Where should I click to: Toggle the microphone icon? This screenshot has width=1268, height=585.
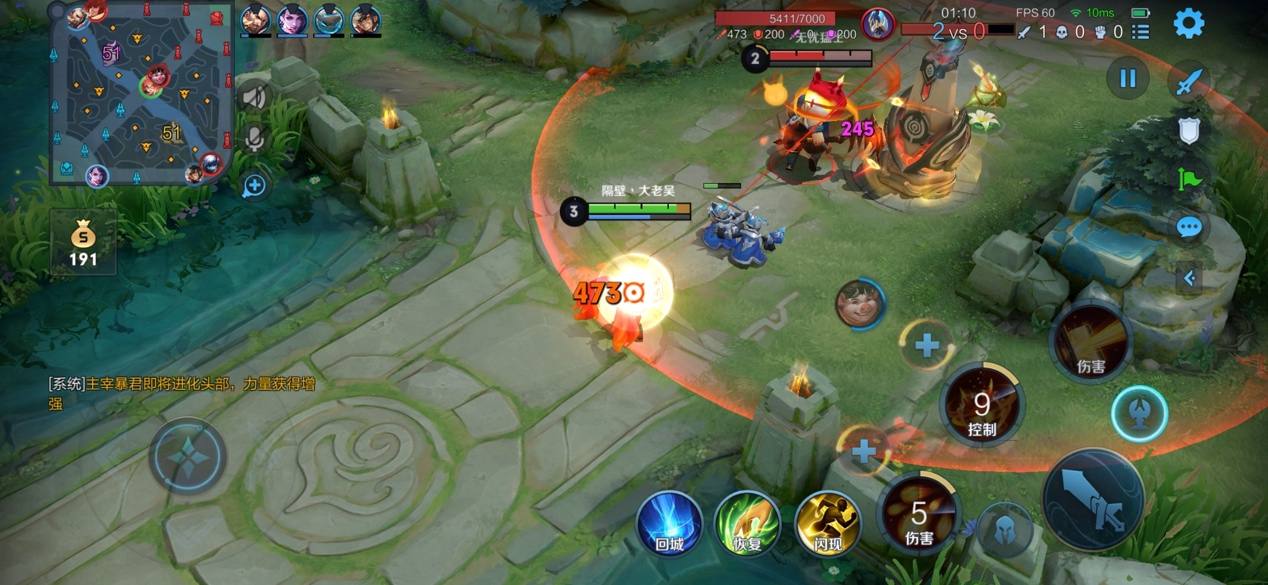click(x=254, y=139)
